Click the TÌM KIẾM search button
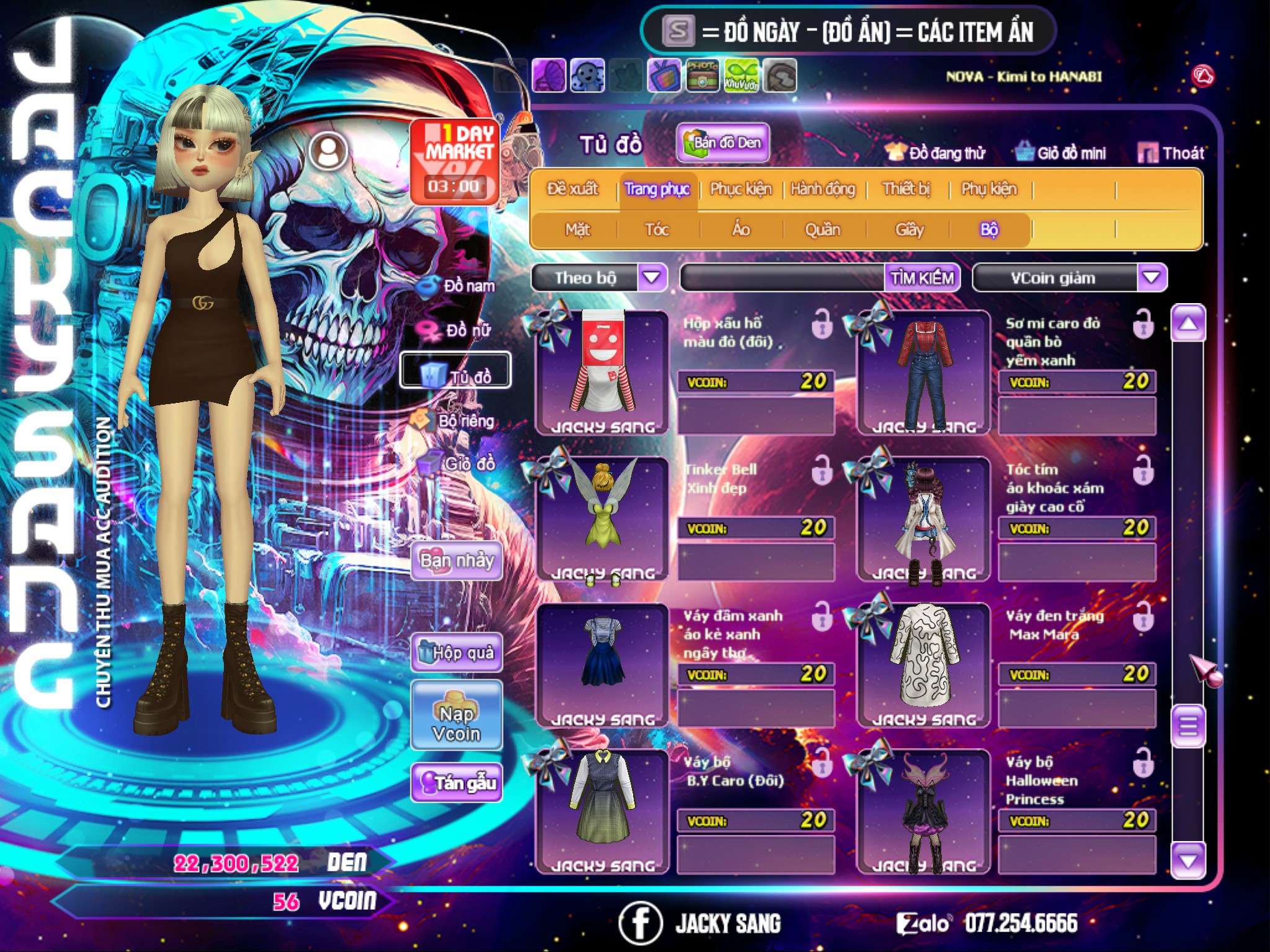The image size is (1270, 952). (x=922, y=278)
